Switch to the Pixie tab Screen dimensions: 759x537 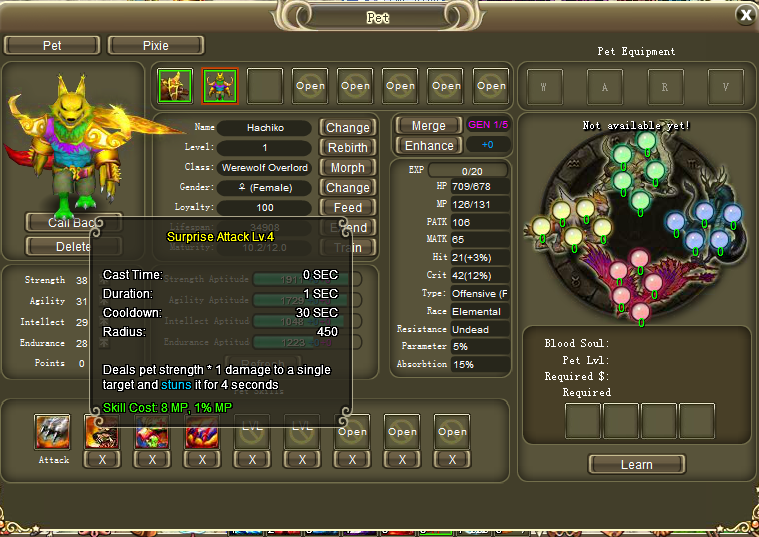point(156,45)
